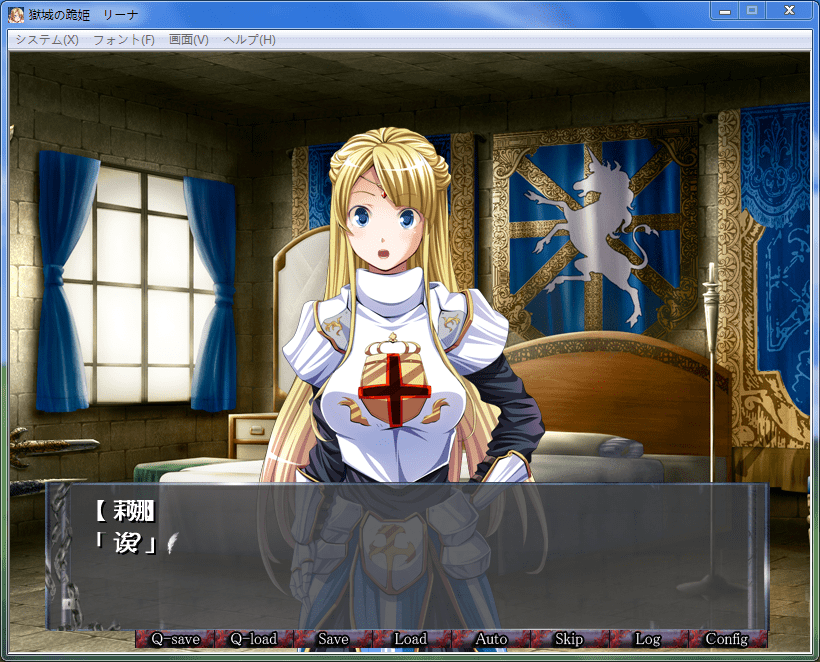The image size is (820, 662).
Task: Open the Config settings
Action: 727,639
